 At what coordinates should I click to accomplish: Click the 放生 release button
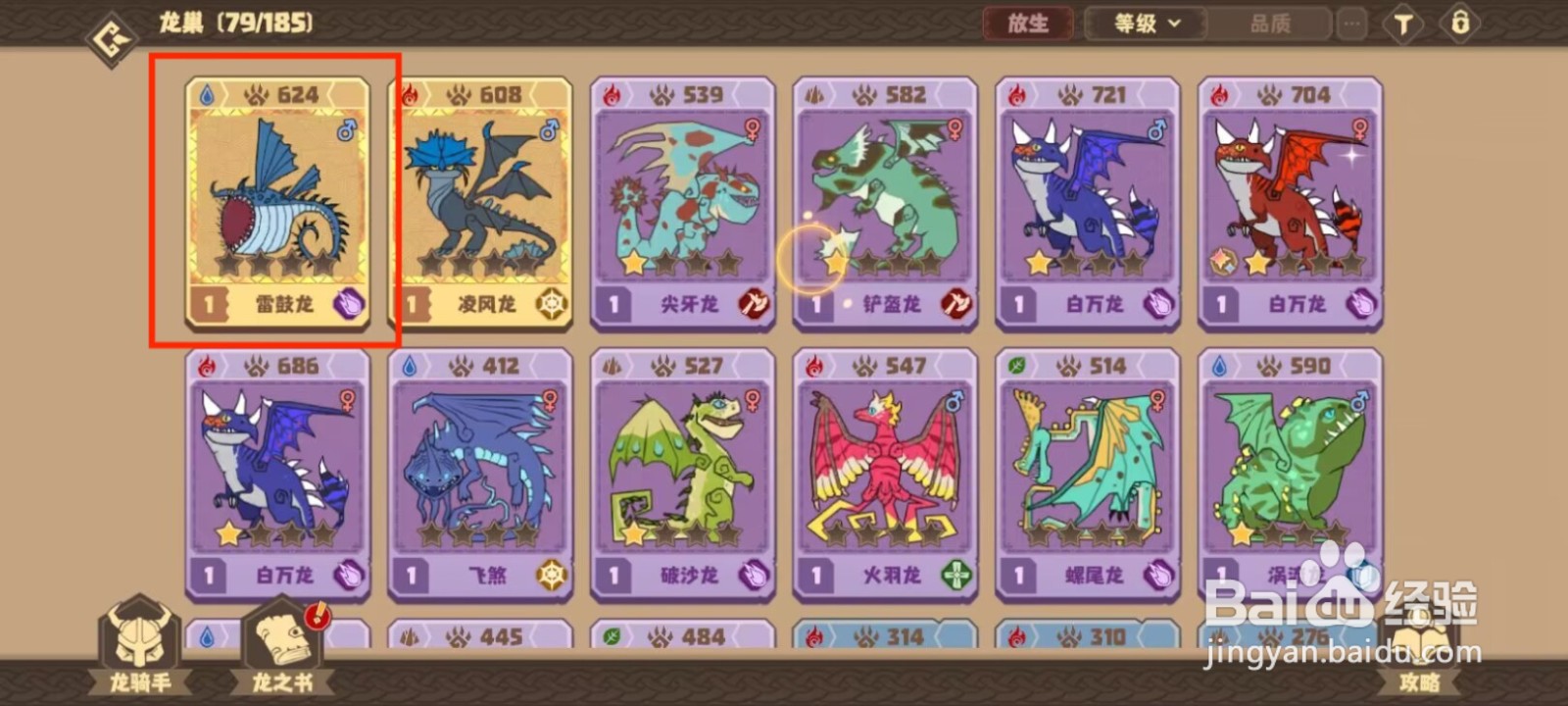1027,25
